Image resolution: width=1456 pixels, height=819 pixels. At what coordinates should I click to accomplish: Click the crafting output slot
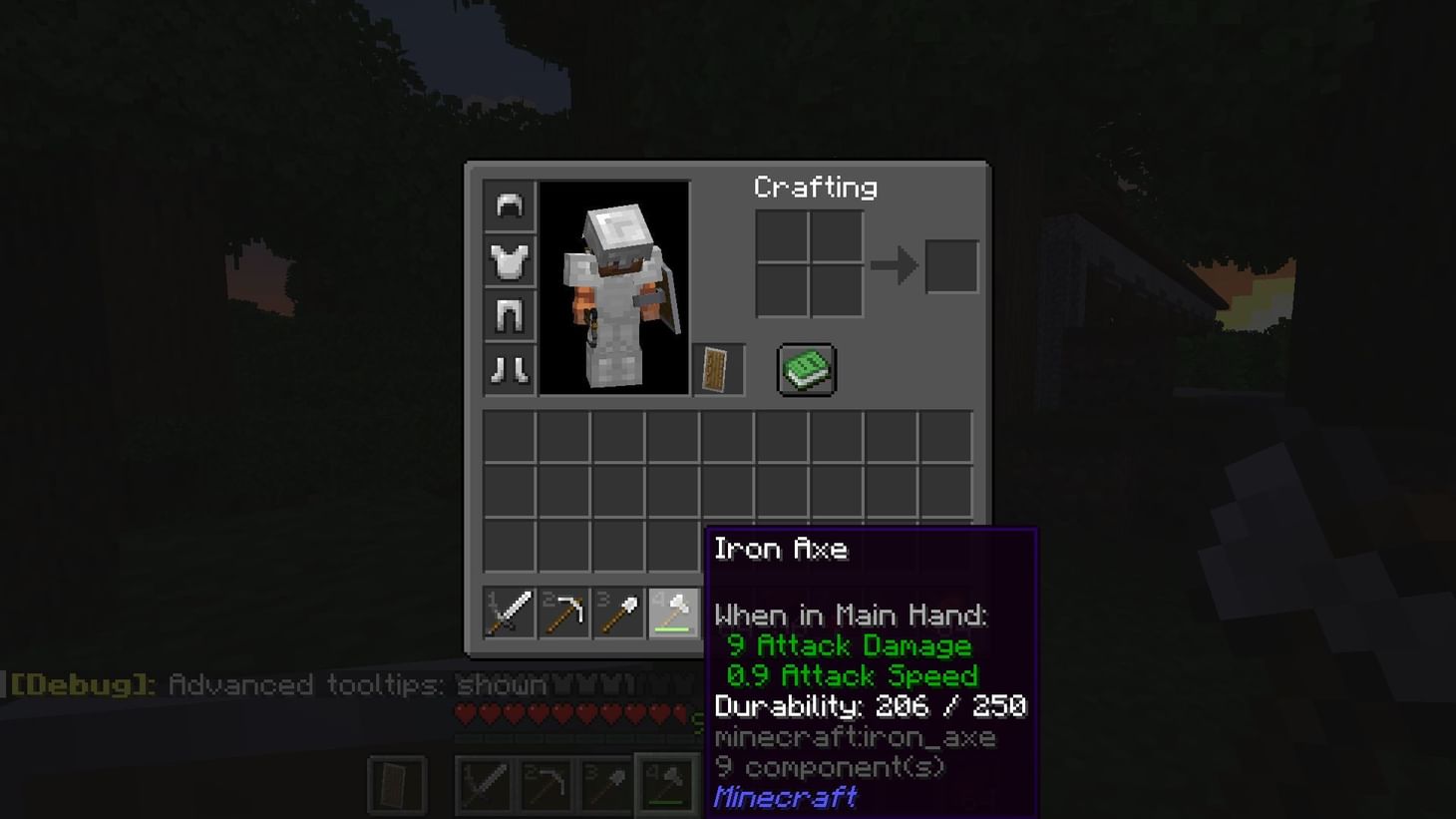[x=950, y=263]
